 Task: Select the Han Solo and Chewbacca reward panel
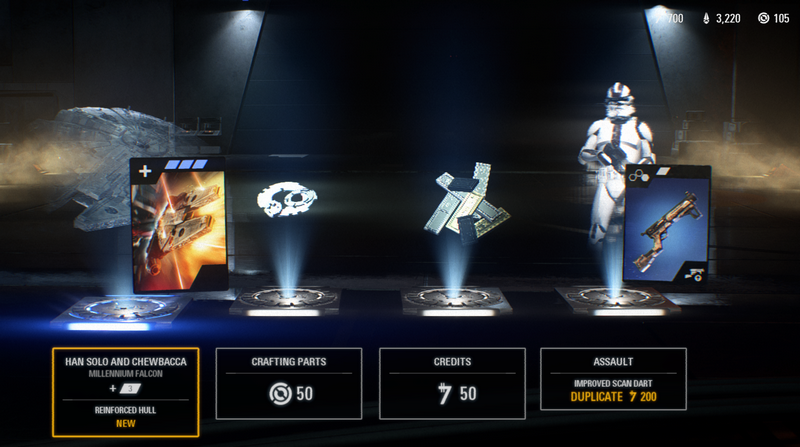[125, 392]
